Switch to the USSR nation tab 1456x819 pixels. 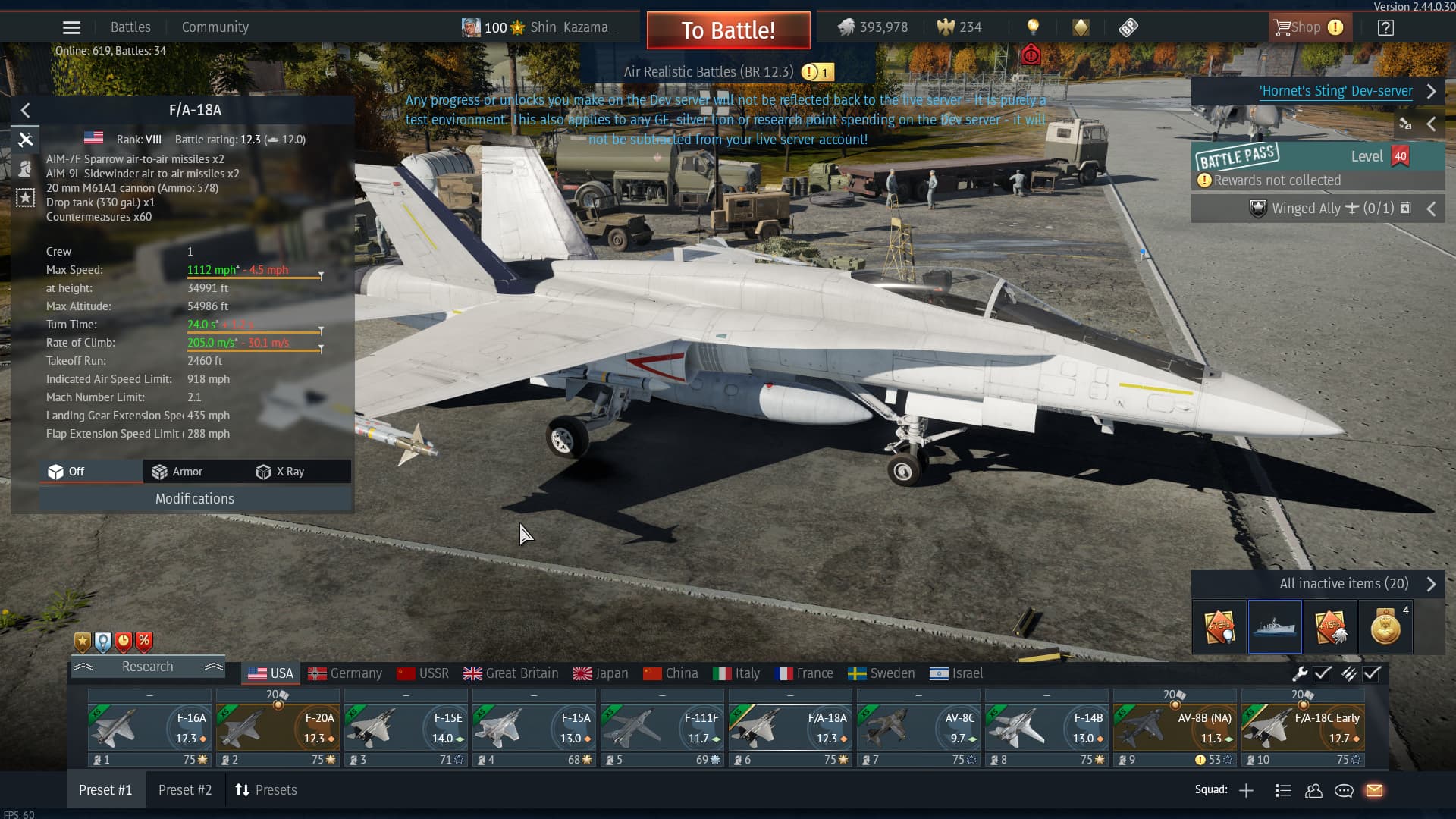tap(423, 673)
